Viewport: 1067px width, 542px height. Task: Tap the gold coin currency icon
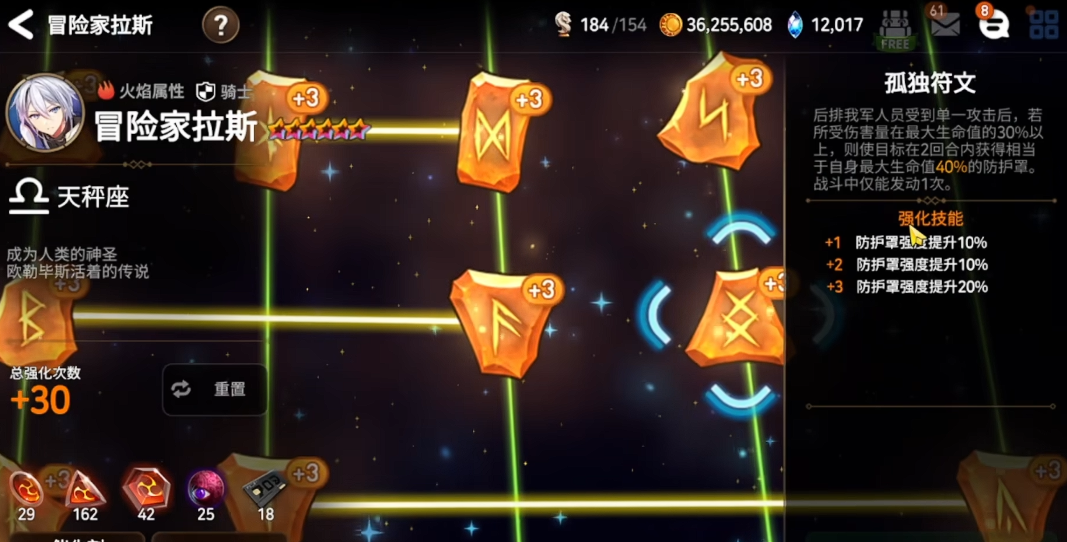670,24
